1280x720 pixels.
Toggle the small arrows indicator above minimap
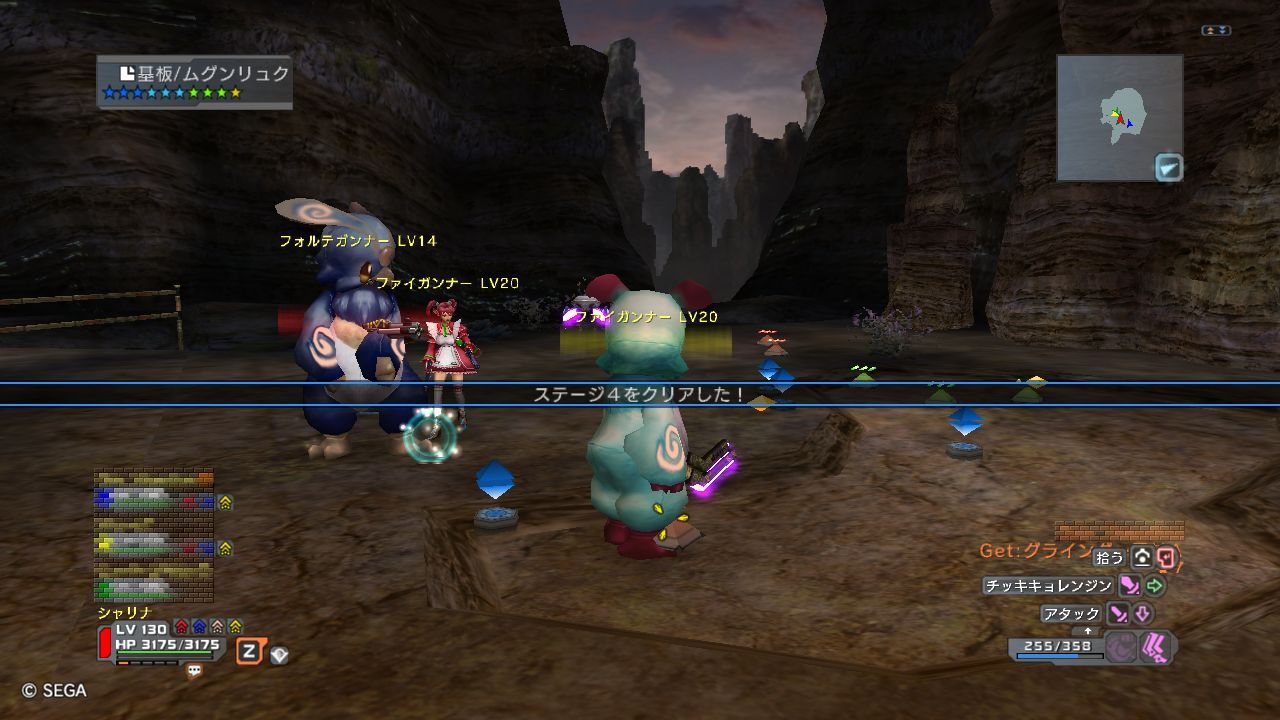click(x=1215, y=31)
